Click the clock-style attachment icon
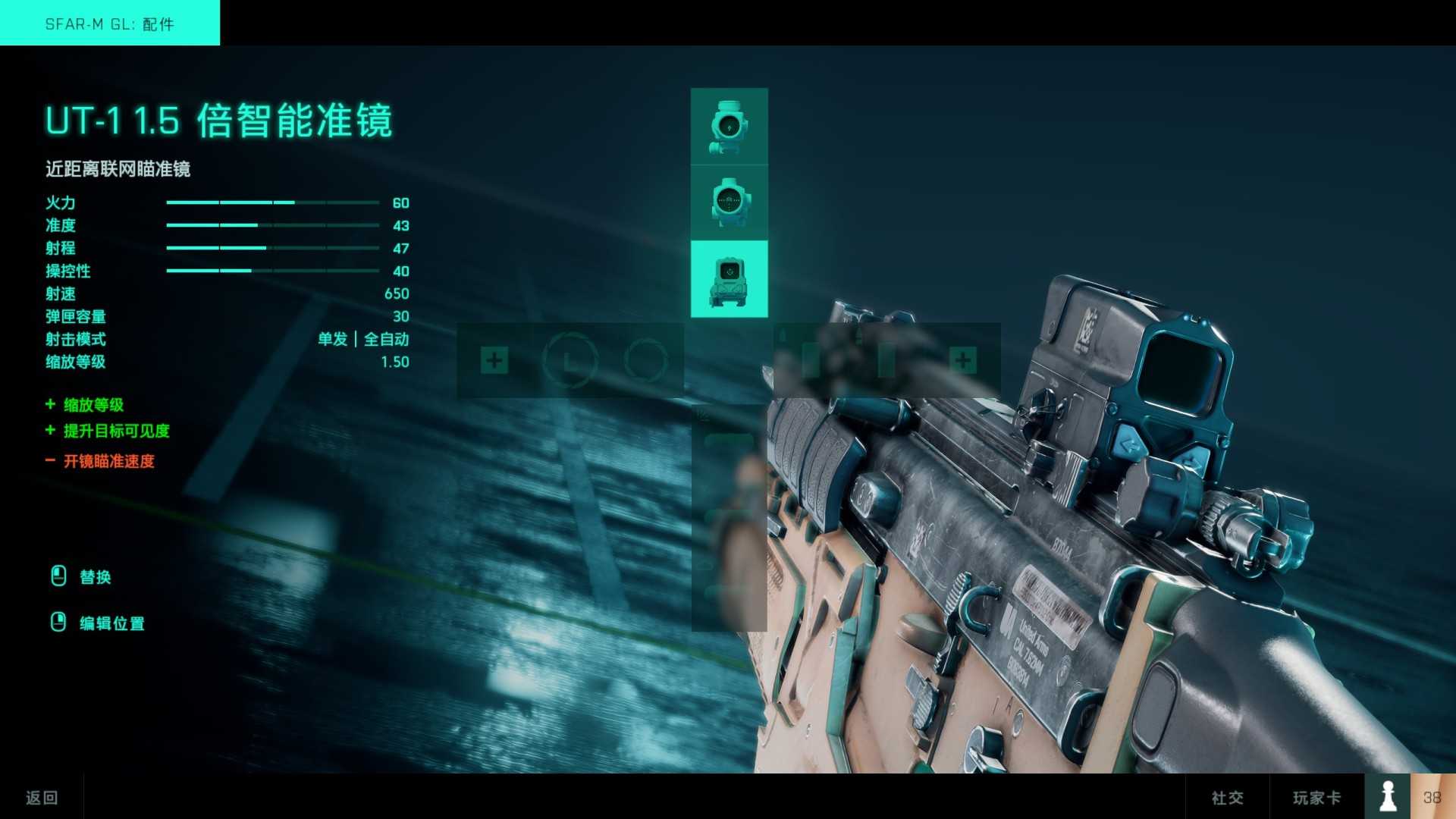This screenshot has width=1456, height=819. coord(571,359)
